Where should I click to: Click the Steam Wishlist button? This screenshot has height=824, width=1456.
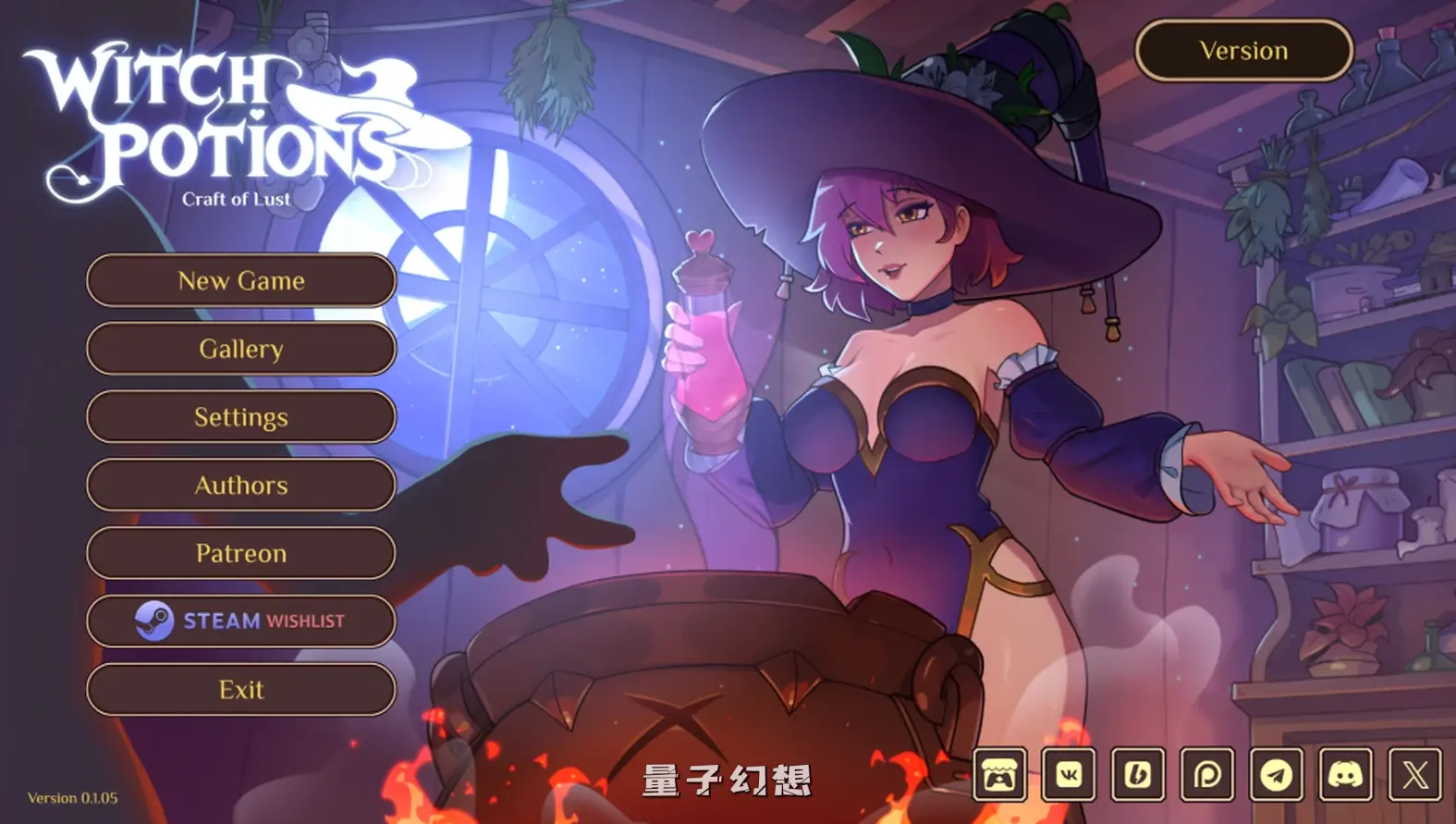[x=240, y=621]
